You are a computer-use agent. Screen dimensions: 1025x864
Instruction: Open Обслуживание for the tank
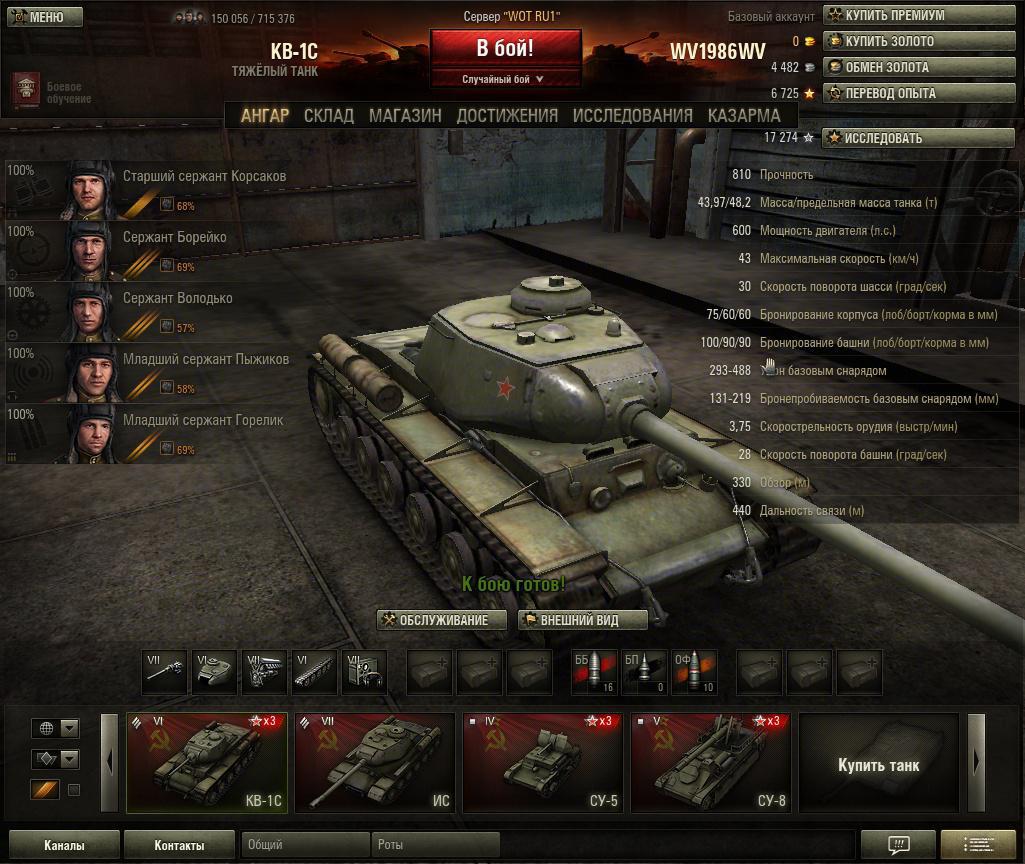[x=442, y=620]
